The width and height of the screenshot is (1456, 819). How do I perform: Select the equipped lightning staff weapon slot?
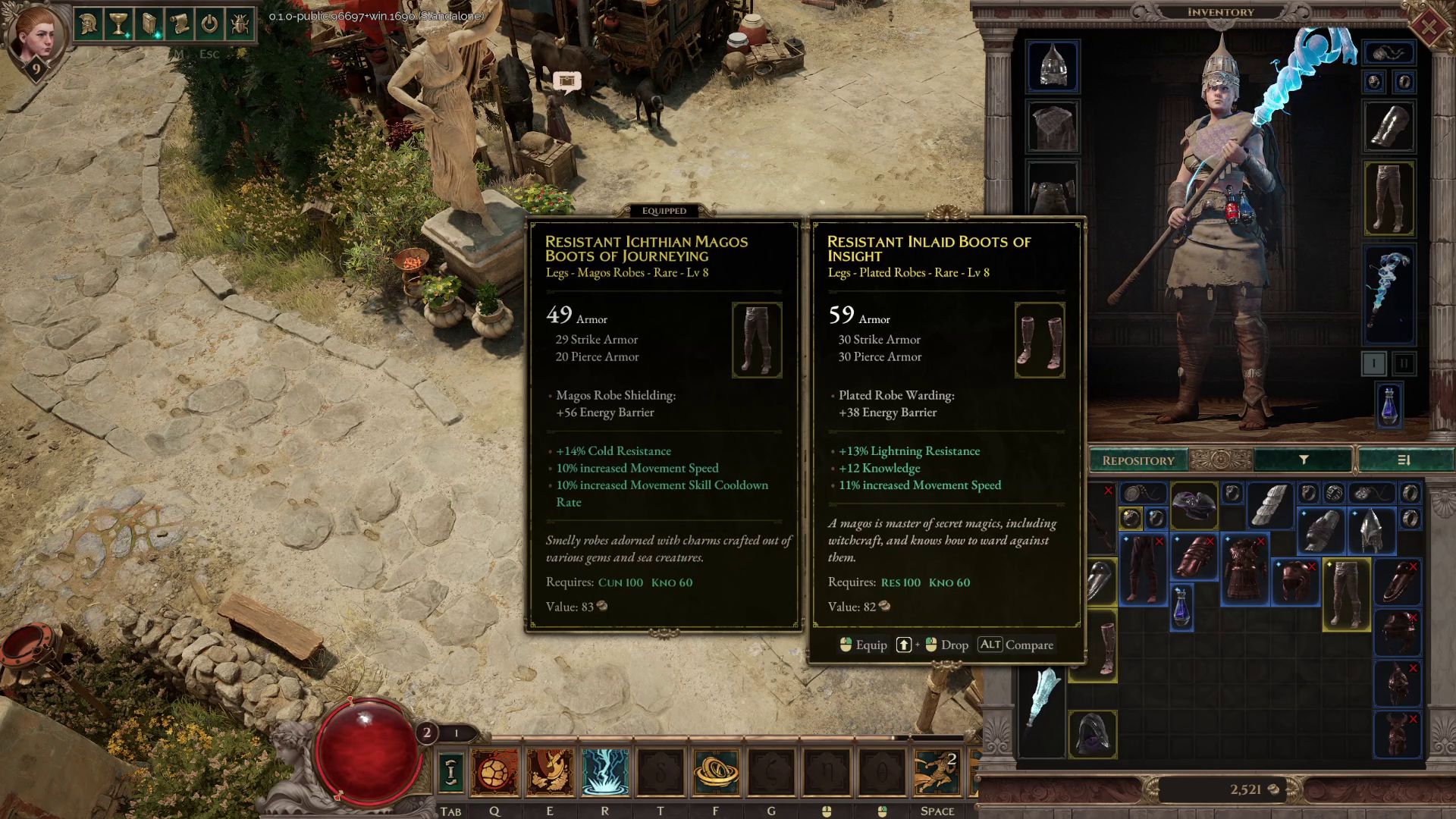[1389, 293]
